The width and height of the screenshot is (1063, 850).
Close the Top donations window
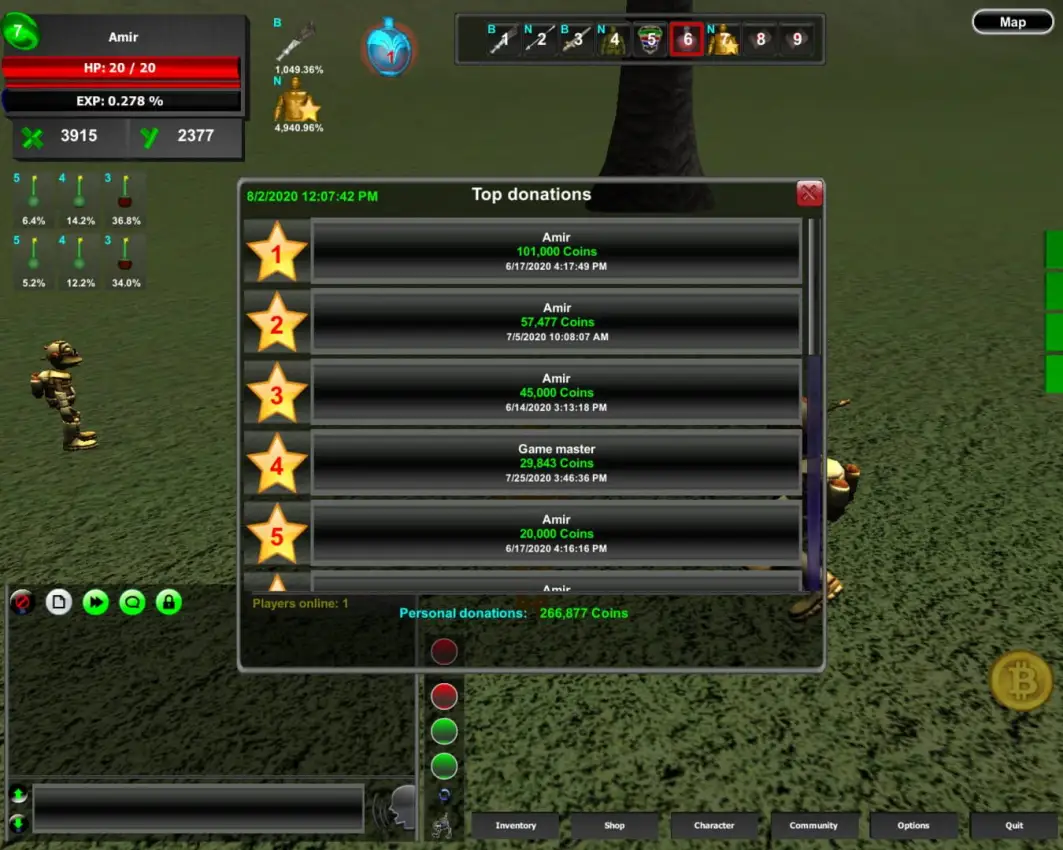tap(809, 194)
